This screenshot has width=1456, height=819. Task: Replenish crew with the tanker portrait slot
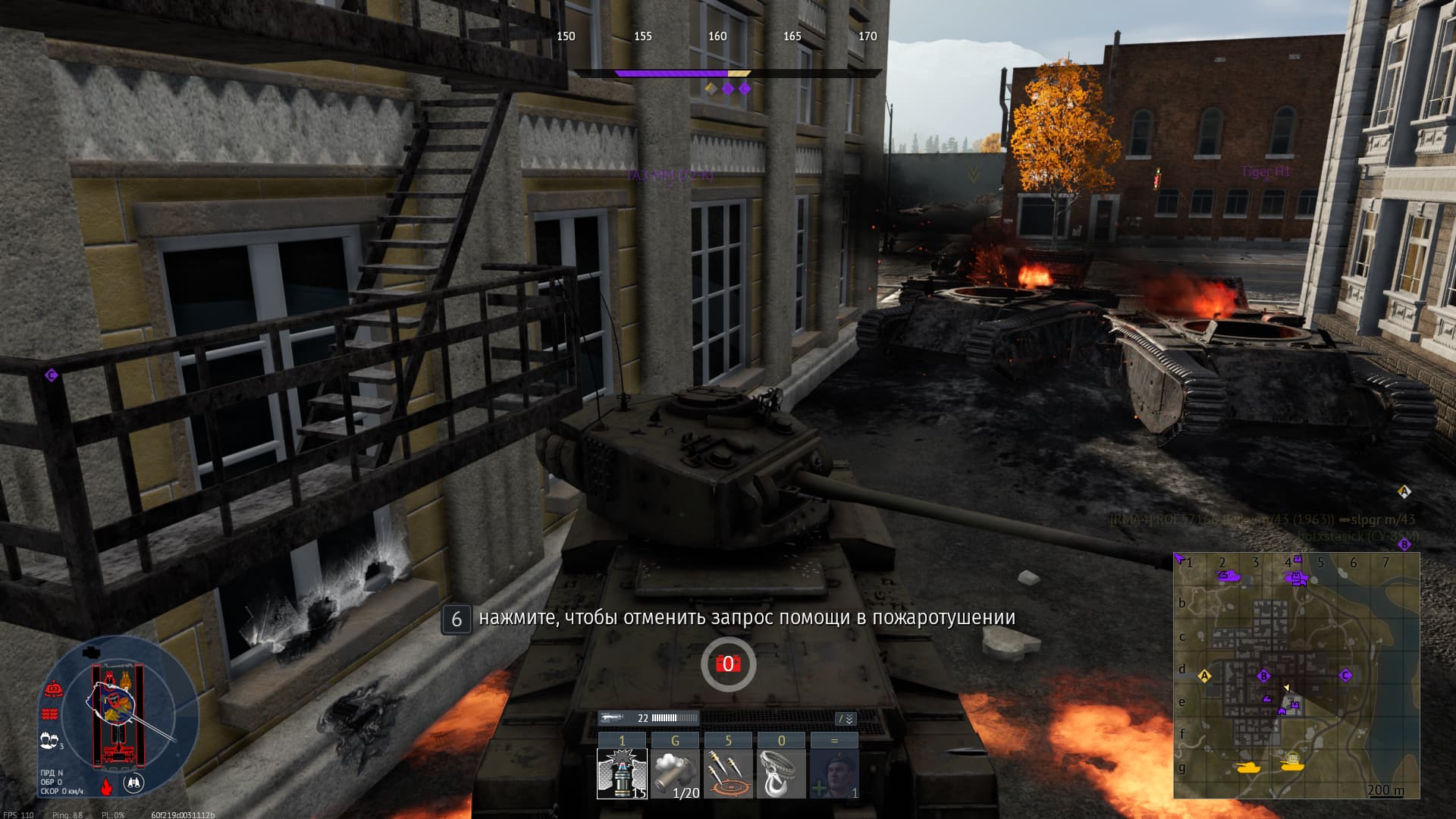834,773
